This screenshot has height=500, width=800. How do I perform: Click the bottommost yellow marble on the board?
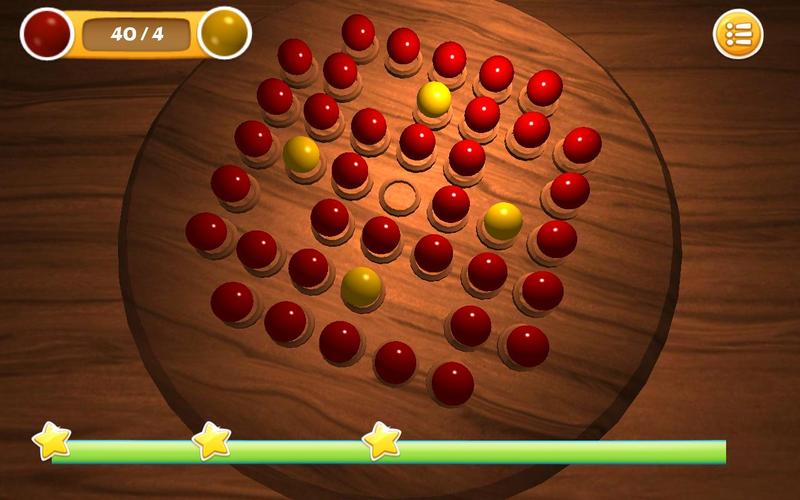click(x=361, y=287)
